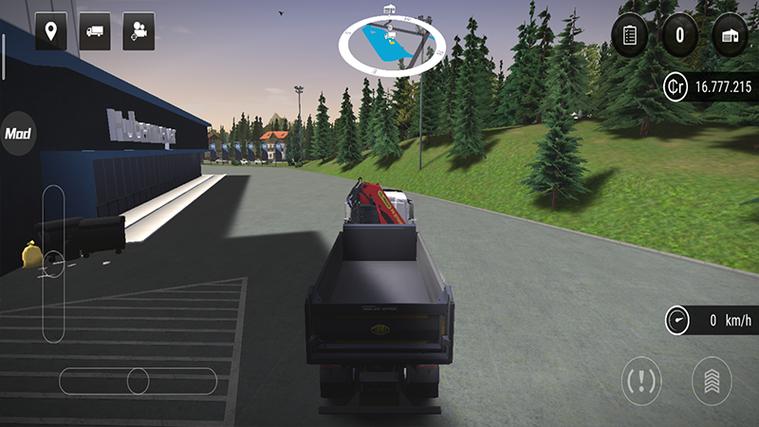Image resolution: width=759 pixels, height=427 pixels.
Task: Open the garage building icon
Action: (730, 35)
